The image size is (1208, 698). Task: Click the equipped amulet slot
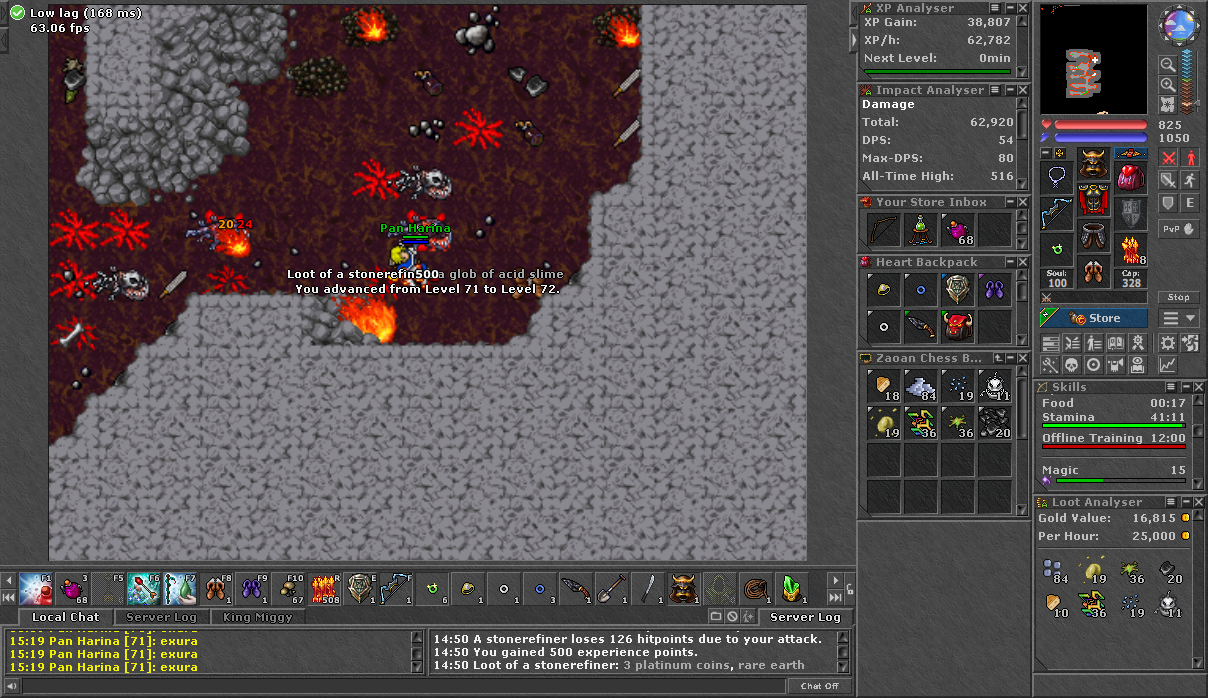point(1057,177)
